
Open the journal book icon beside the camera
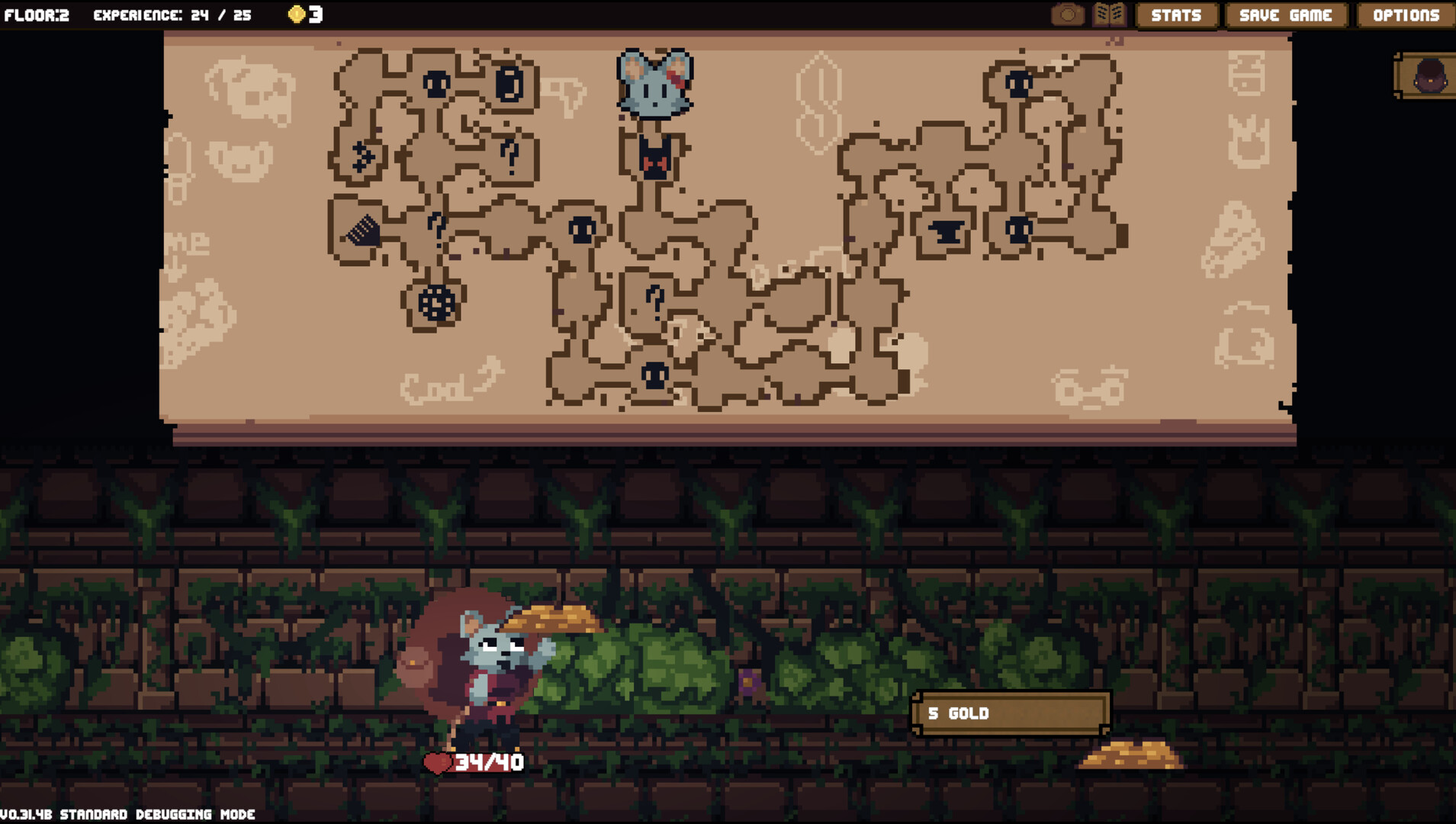pyautogui.click(x=1108, y=14)
